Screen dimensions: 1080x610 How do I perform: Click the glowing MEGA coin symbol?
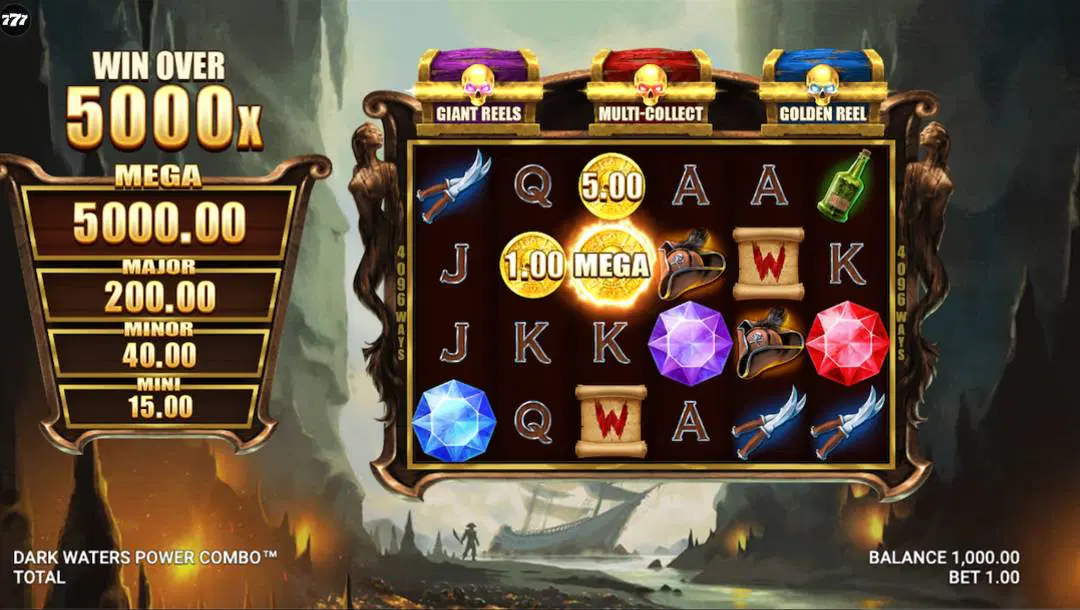(x=611, y=265)
